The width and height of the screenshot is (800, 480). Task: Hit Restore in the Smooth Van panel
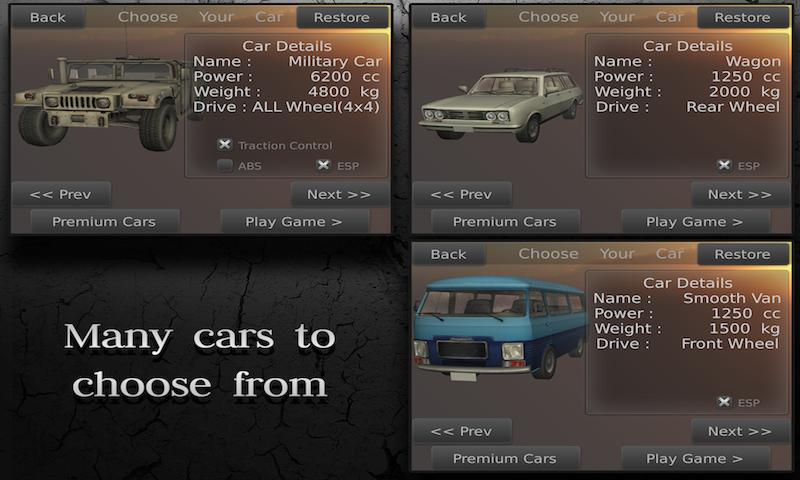pyautogui.click(x=742, y=254)
